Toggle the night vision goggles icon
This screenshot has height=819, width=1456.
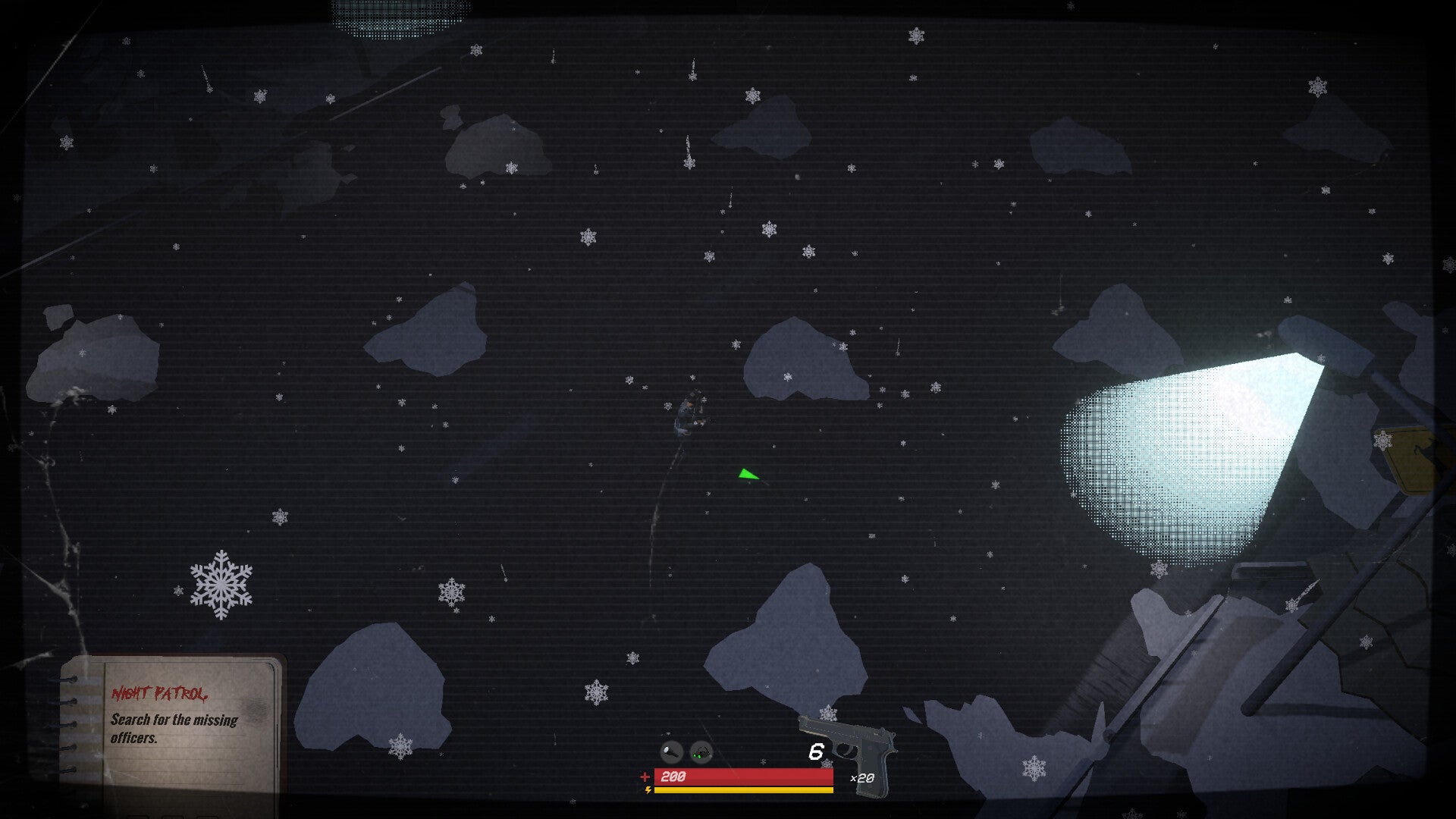click(x=701, y=752)
